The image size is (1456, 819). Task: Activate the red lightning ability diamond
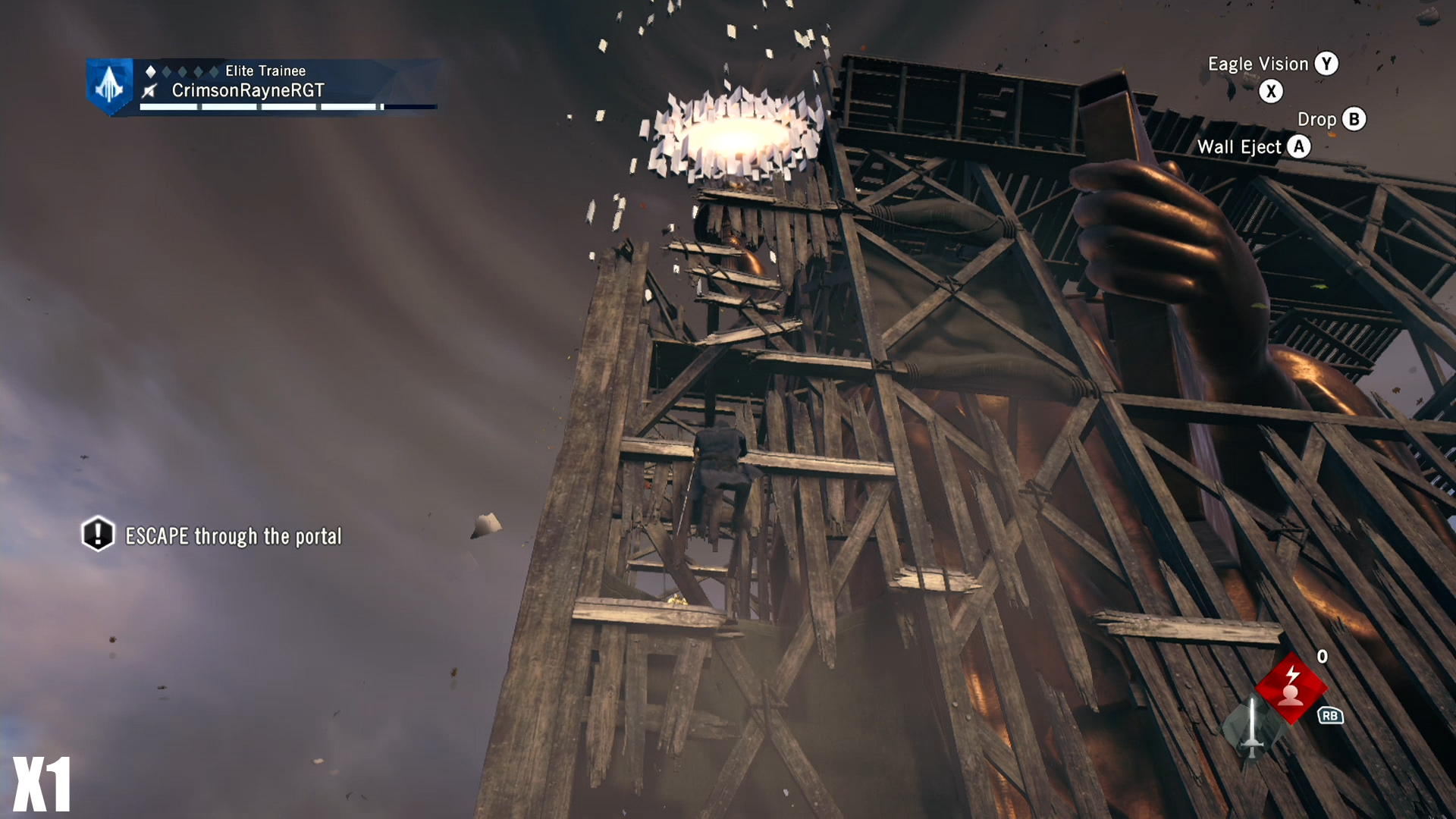coord(1291,687)
